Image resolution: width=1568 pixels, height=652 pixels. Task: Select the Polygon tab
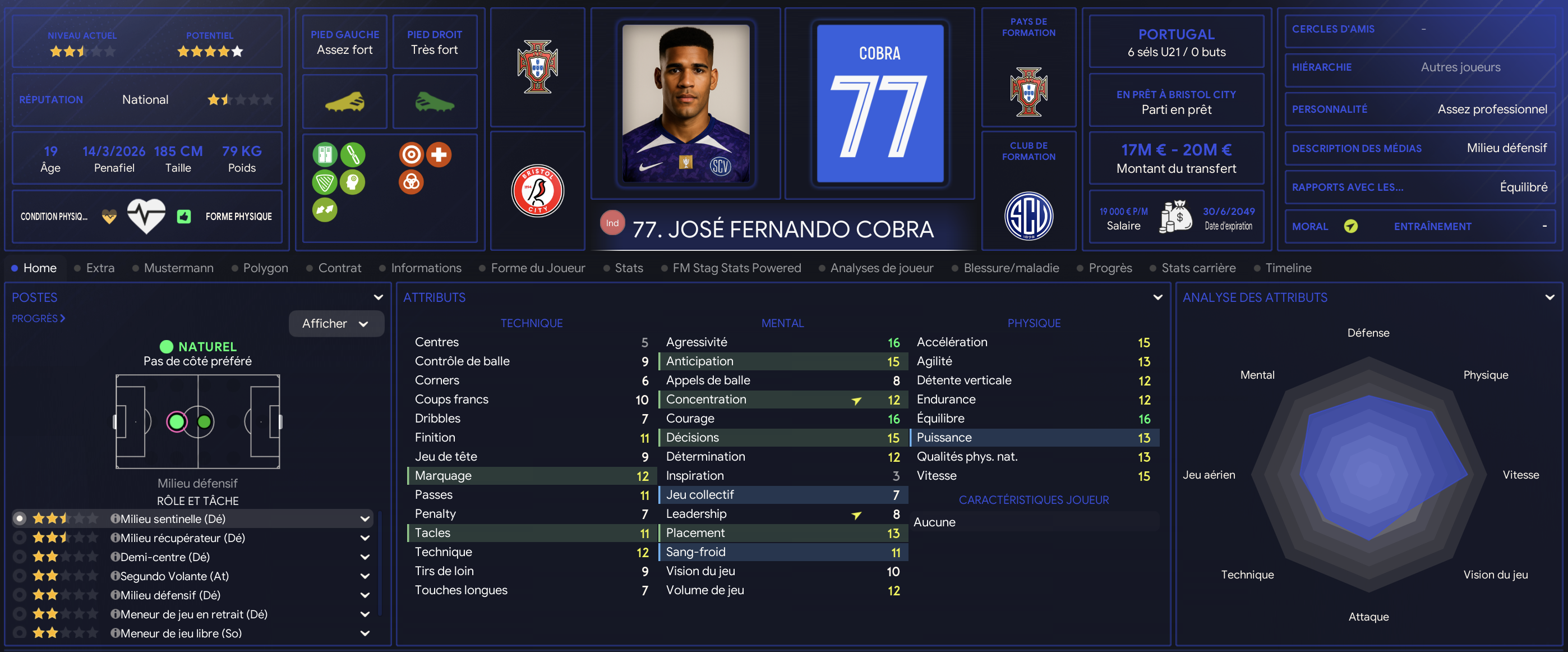(265, 268)
